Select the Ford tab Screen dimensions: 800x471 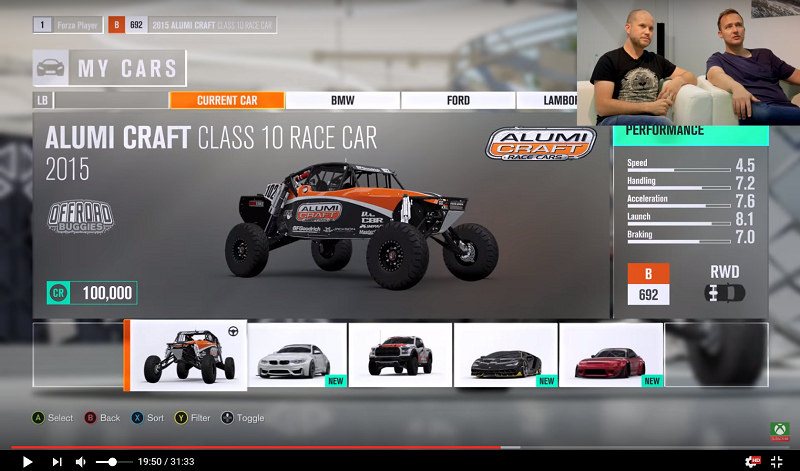click(458, 100)
